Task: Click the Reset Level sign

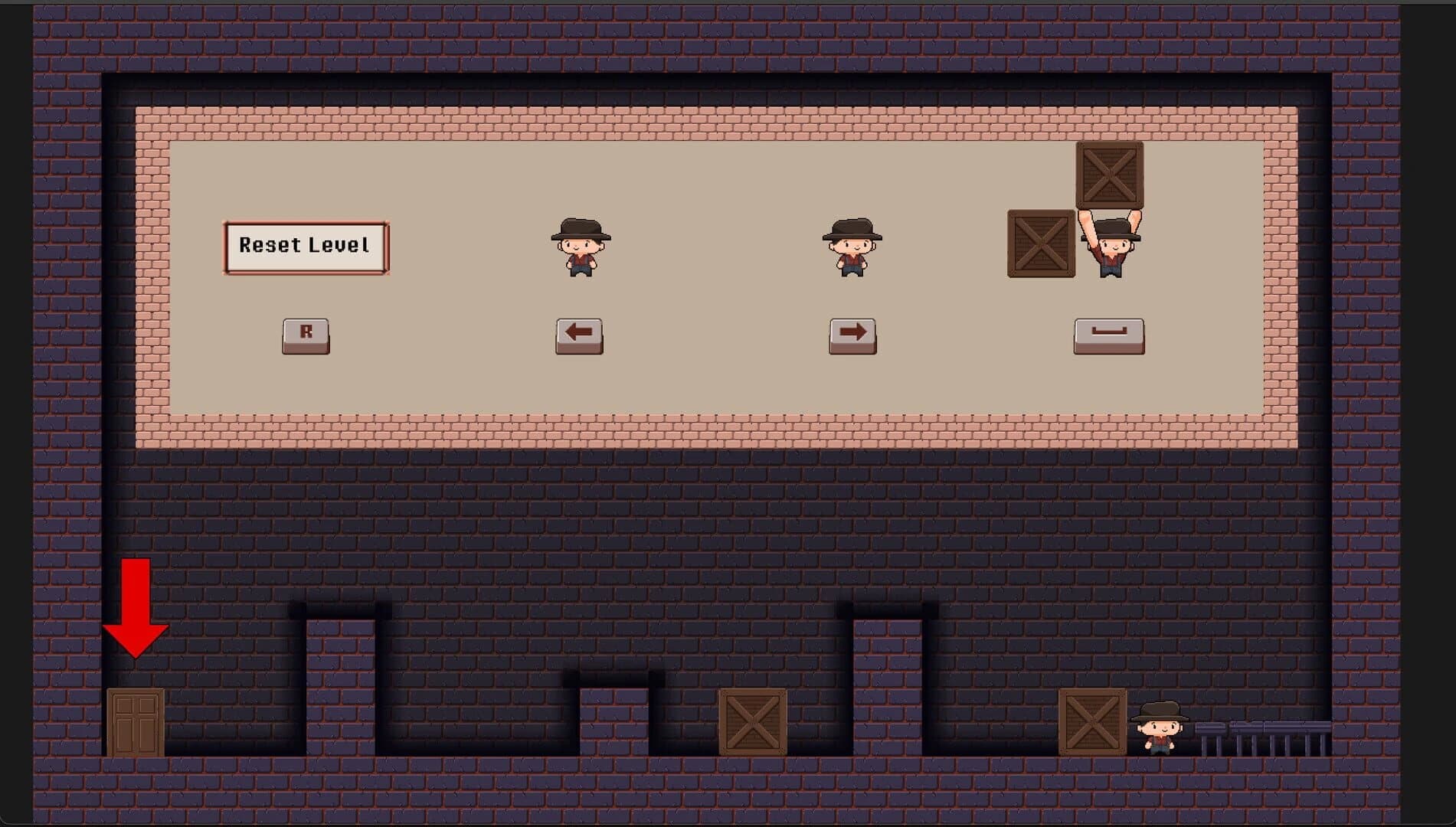Action: [304, 247]
